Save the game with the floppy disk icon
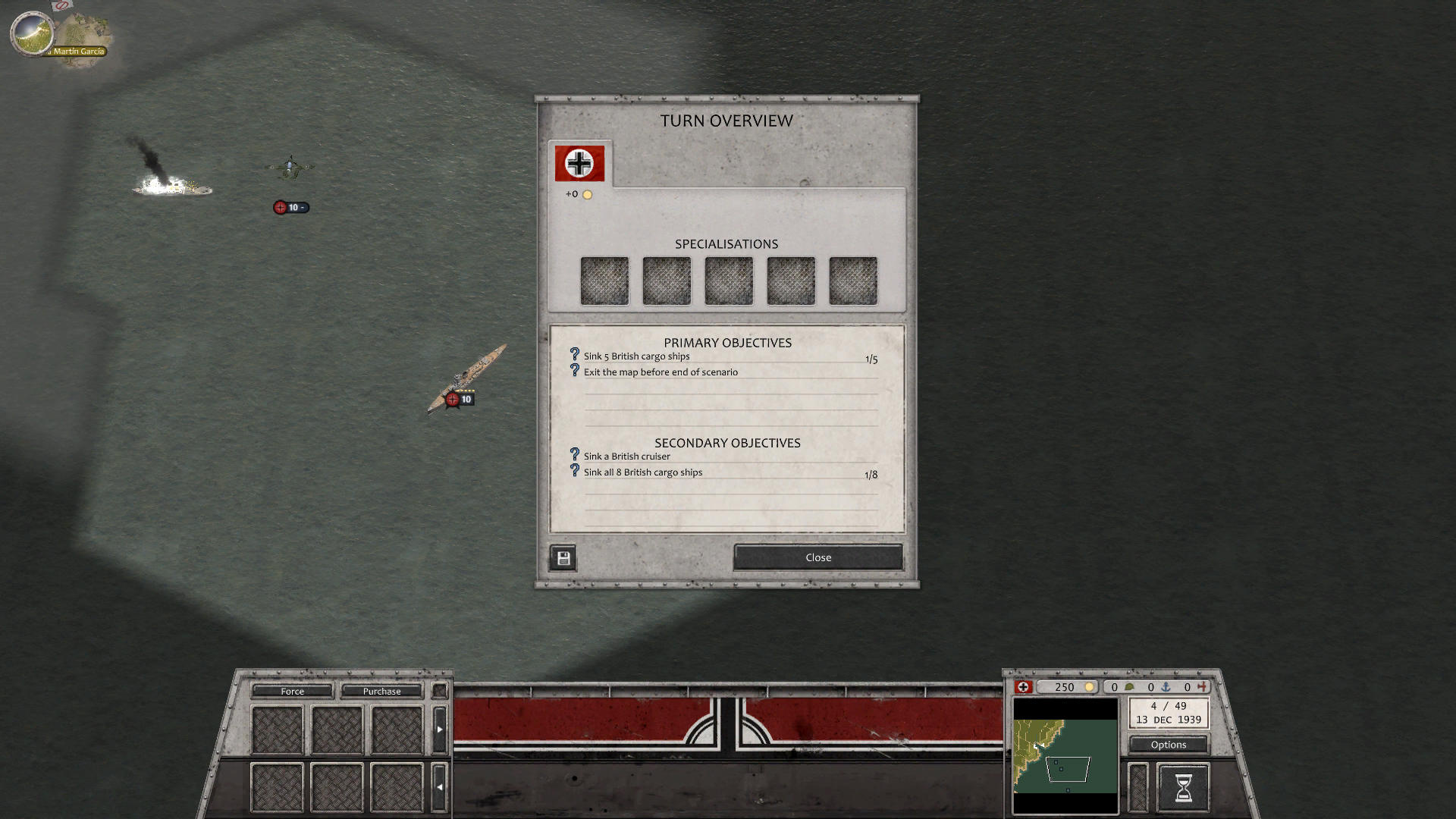Image resolution: width=1456 pixels, height=819 pixels. (x=563, y=557)
